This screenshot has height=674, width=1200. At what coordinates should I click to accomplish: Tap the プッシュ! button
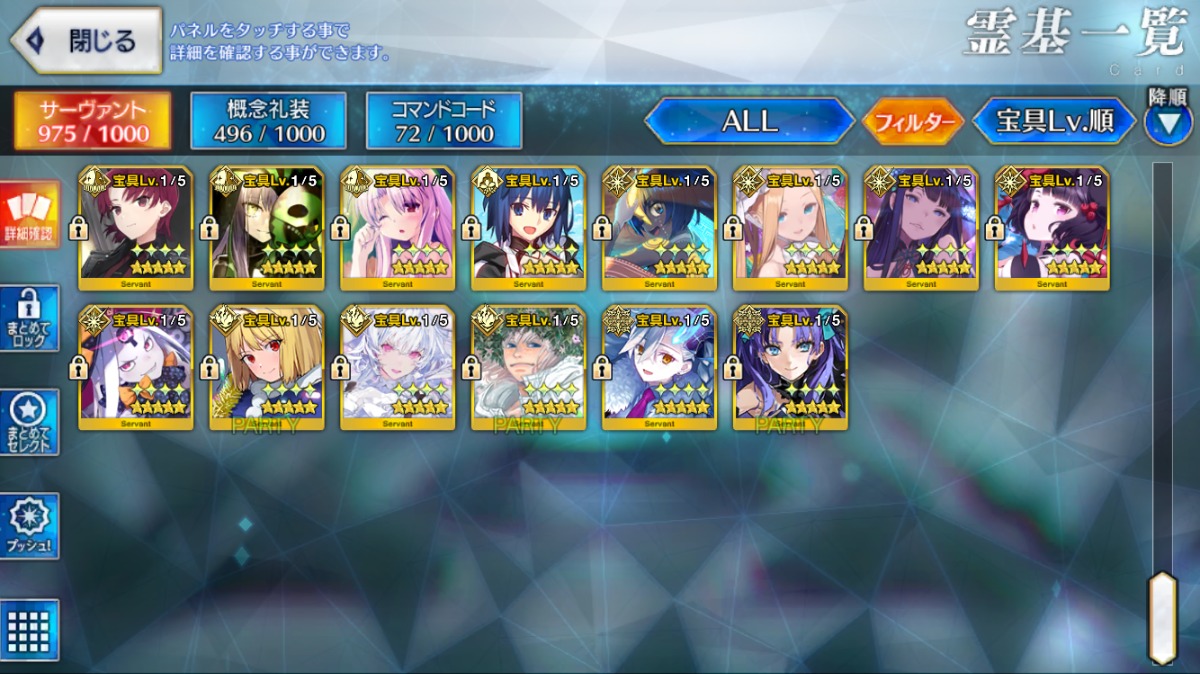(29, 526)
